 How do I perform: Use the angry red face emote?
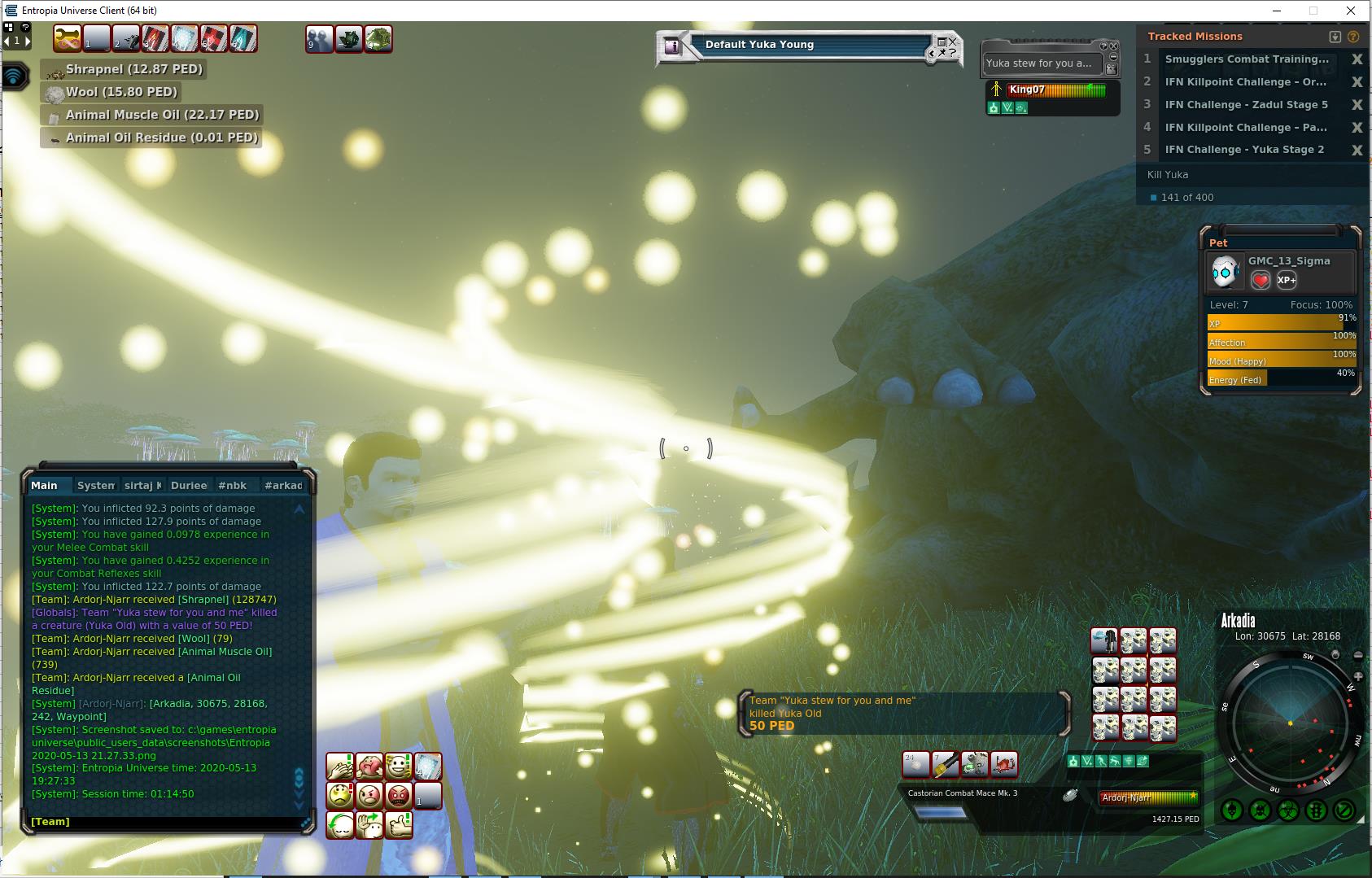tap(399, 794)
